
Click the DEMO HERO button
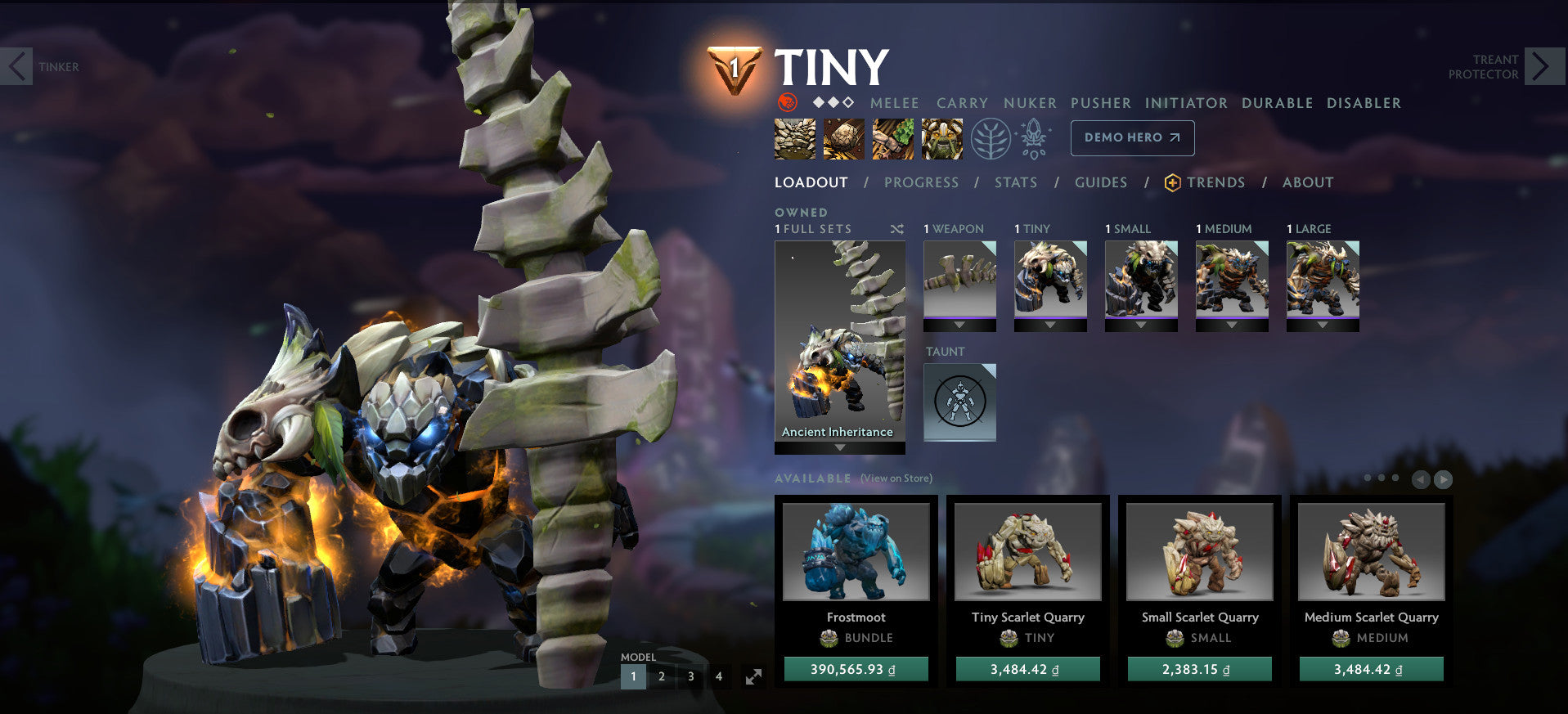click(1132, 137)
